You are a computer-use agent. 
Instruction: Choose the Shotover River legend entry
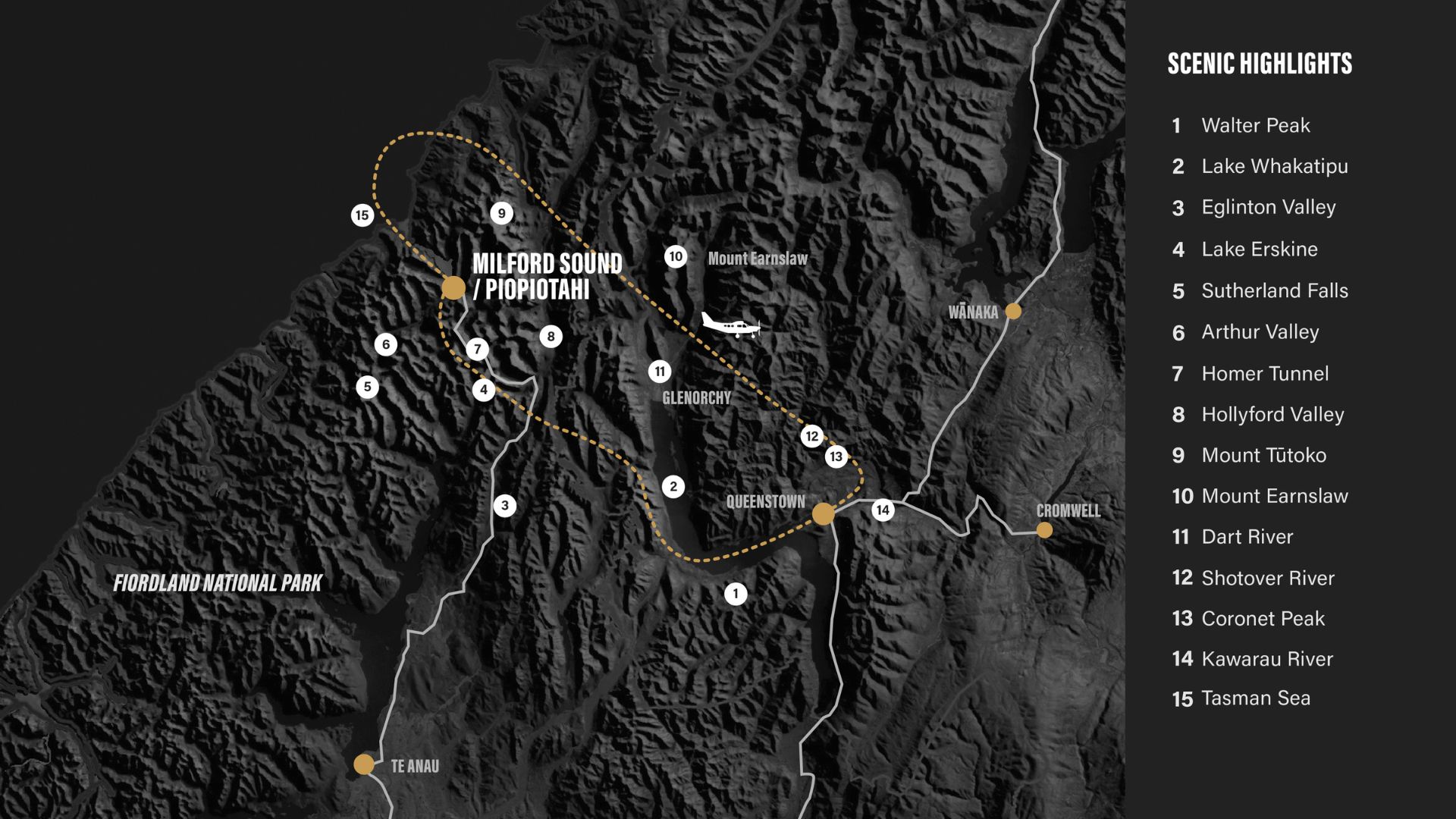1267,578
